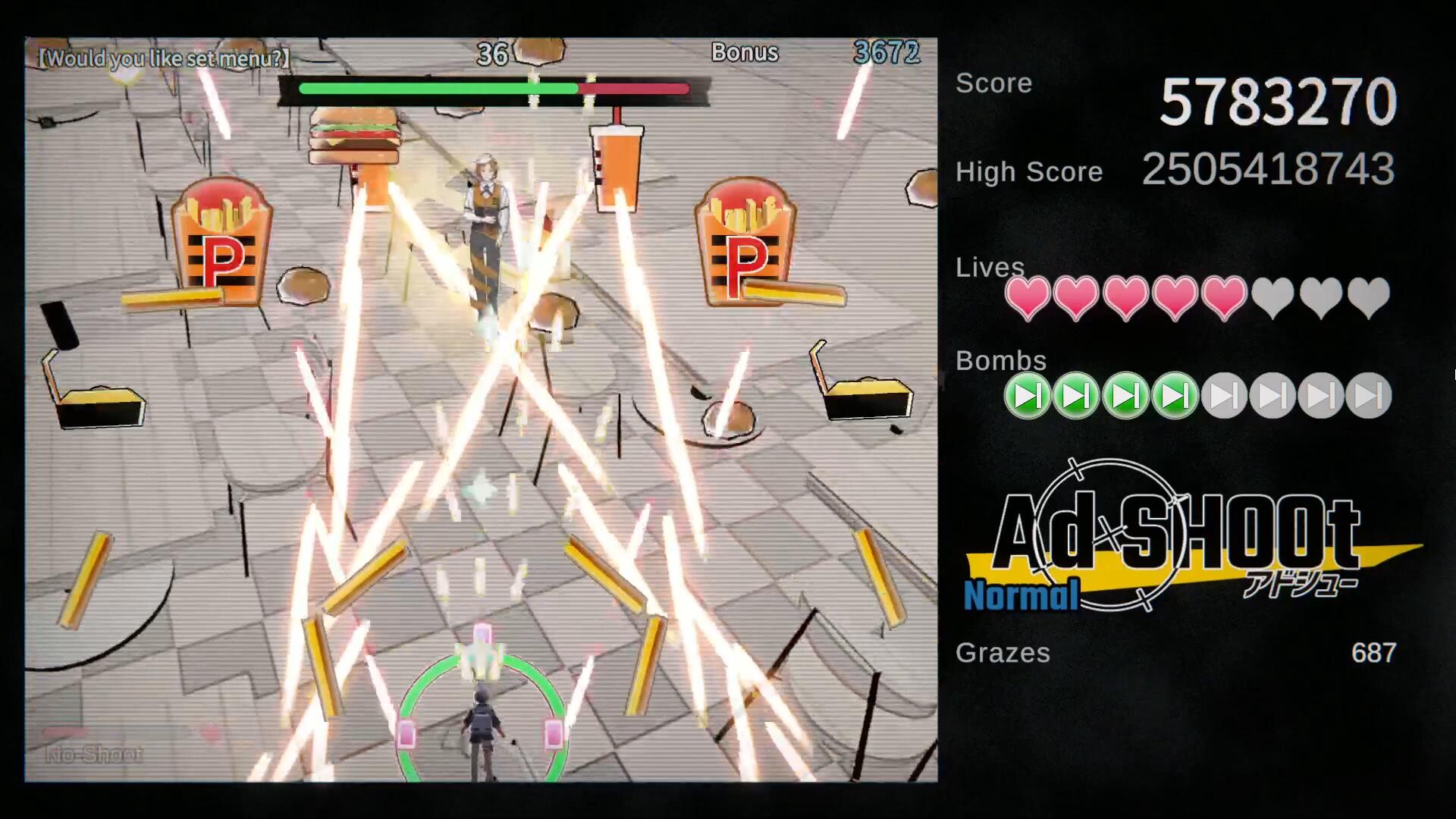Select the Normal difficulty label

(1020, 595)
